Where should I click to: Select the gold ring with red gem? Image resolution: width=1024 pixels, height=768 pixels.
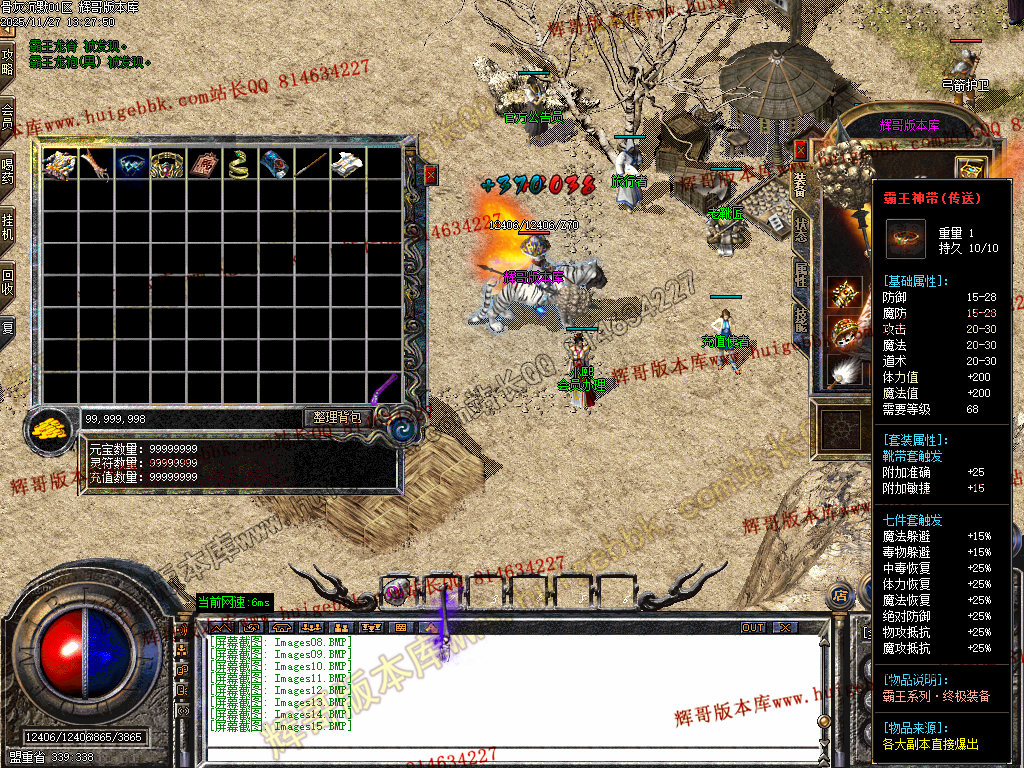coord(167,164)
